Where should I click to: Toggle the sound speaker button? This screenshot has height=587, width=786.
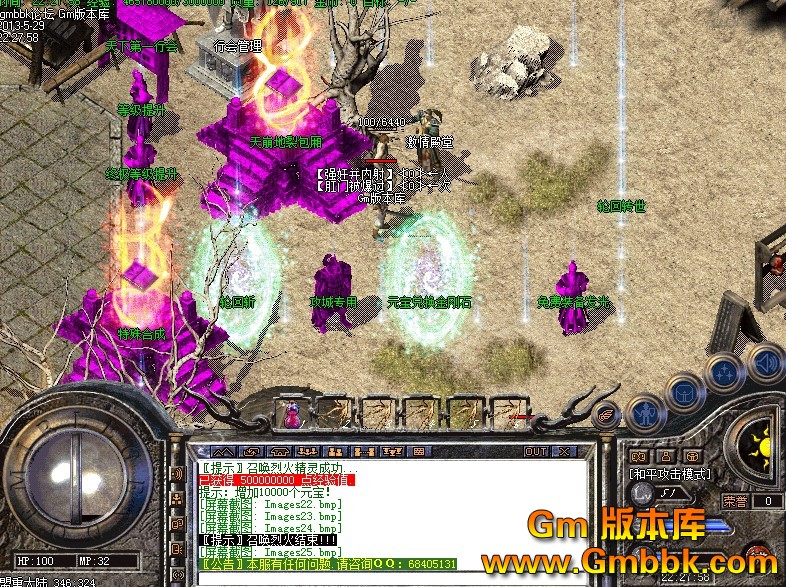pos(763,362)
